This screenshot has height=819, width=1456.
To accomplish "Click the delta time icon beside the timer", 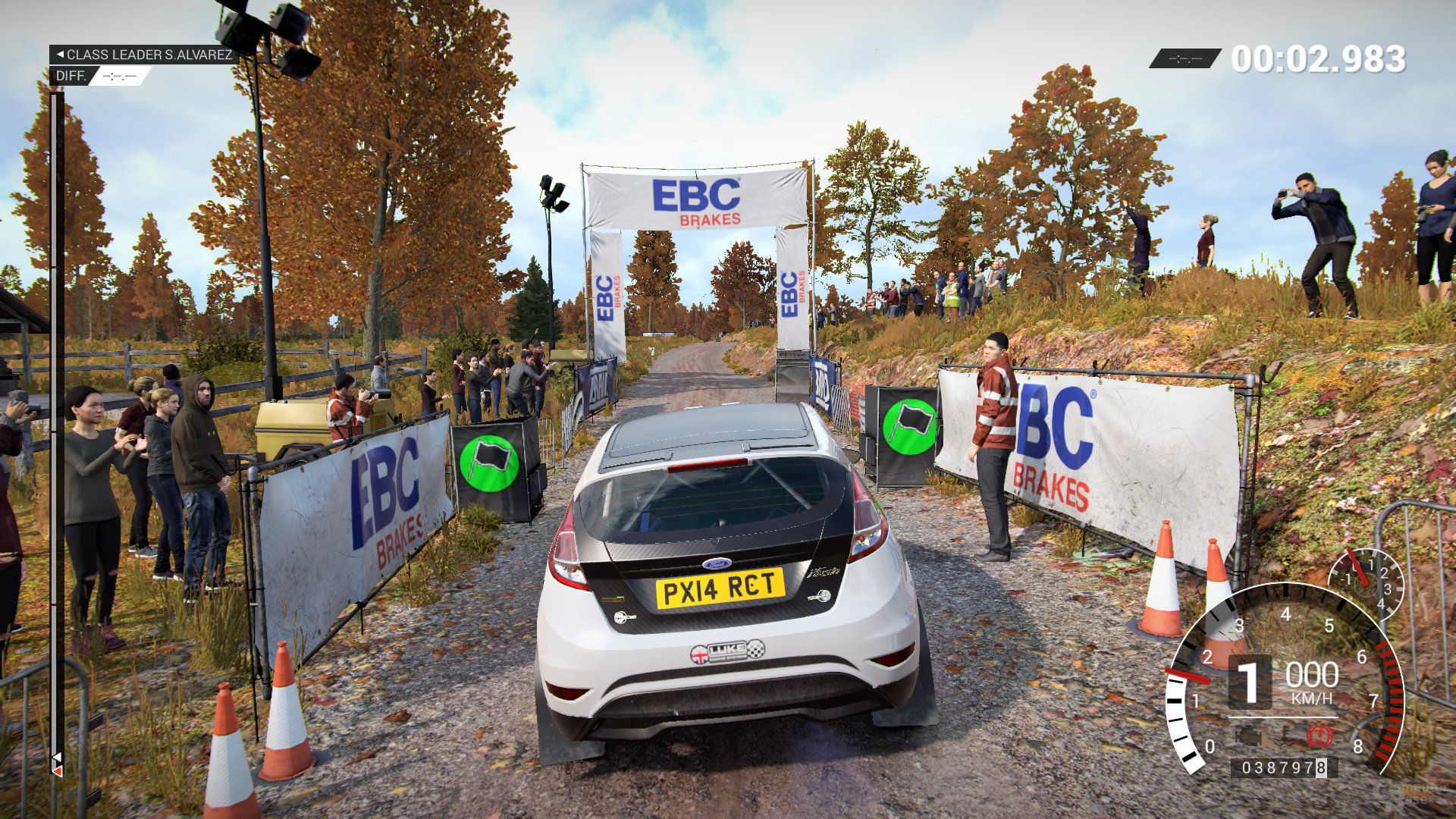I will pyautogui.click(x=1185, y=58).
